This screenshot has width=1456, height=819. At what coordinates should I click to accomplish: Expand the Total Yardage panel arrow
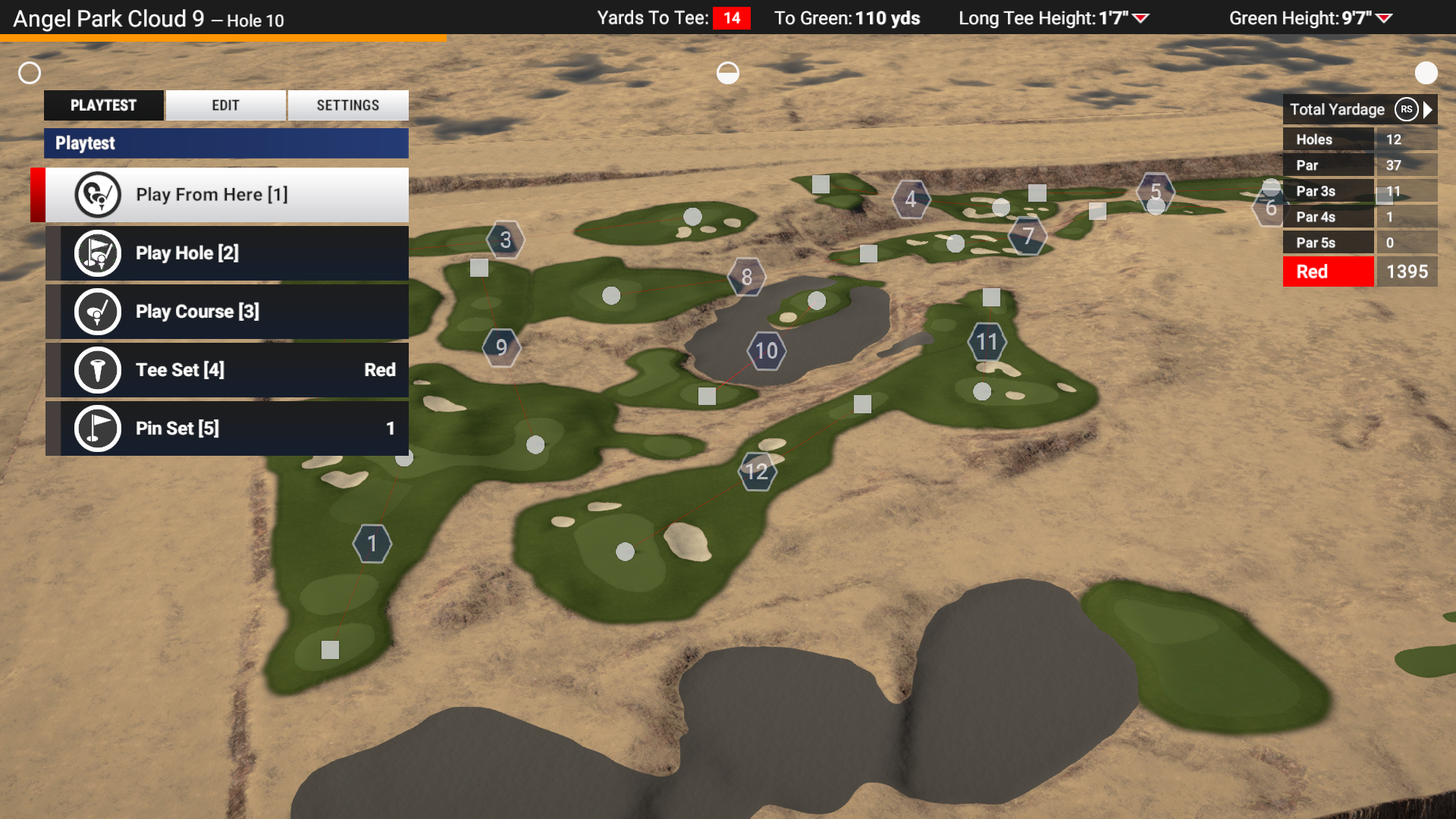pos(1429,109)
